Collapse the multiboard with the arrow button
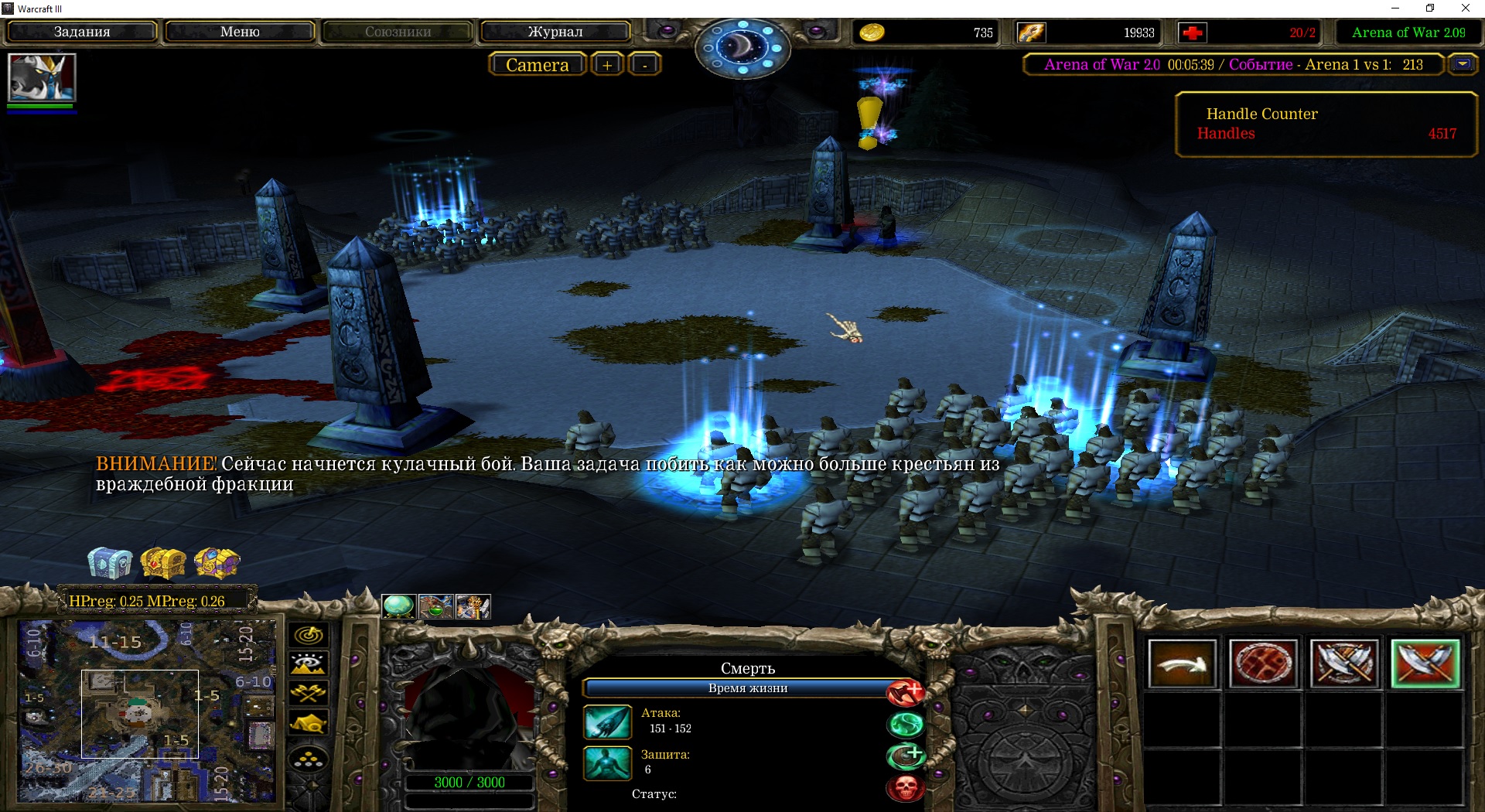 [x=1463, y=64]
